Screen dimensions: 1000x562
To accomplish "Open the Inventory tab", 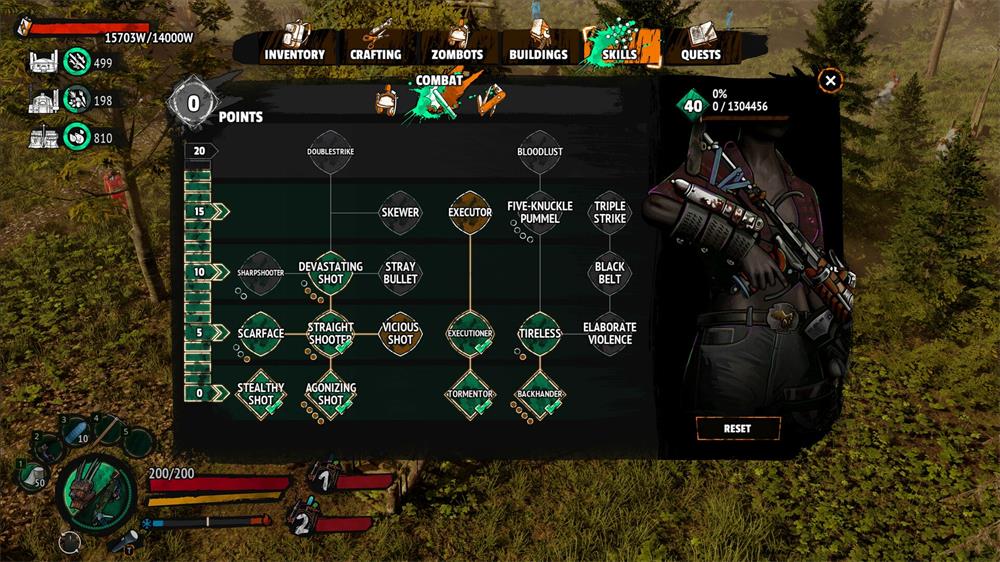I will [x=294, y=54].
